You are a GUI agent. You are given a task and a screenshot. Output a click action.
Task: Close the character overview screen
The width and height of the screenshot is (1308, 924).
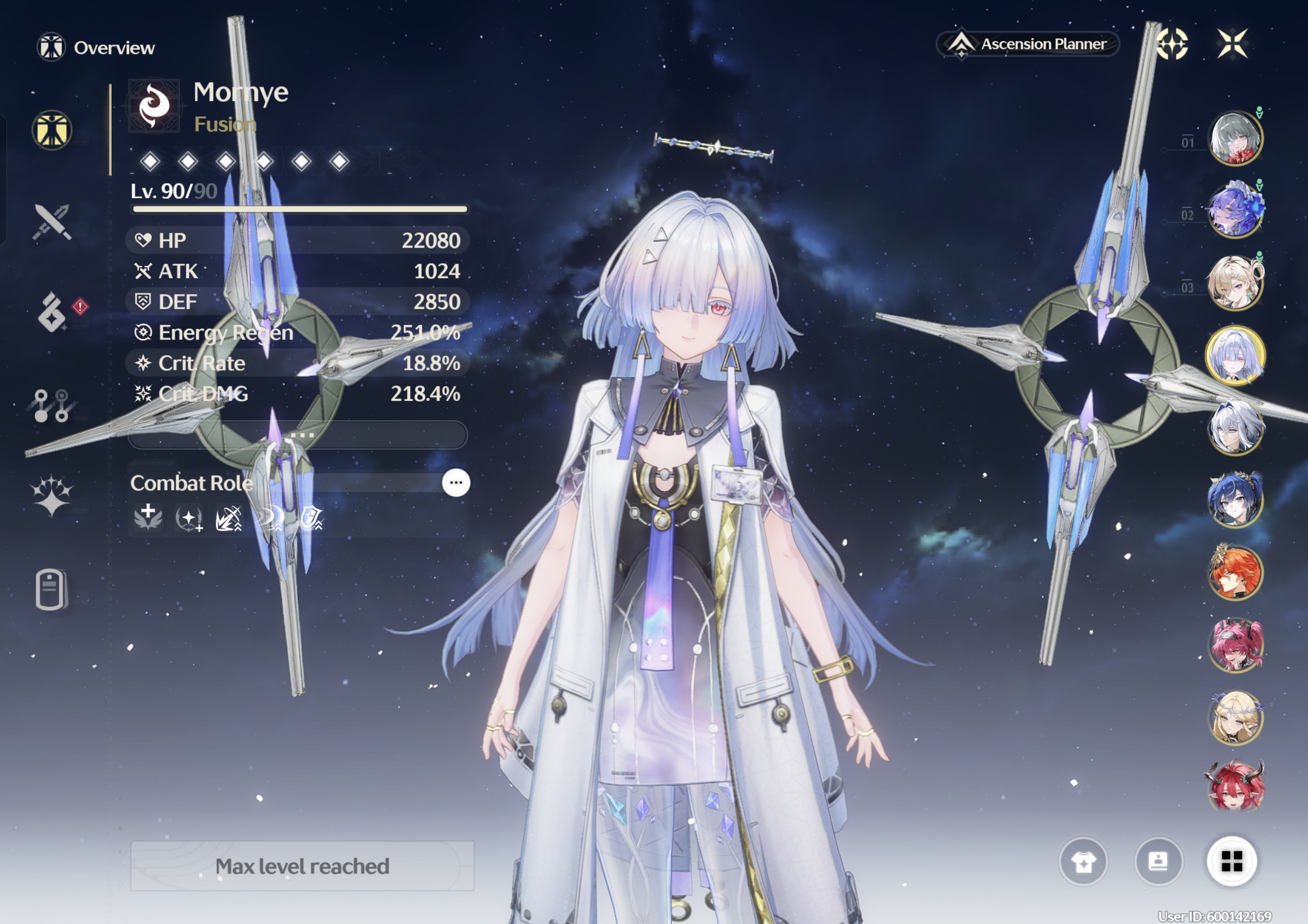coord(1232,43)
